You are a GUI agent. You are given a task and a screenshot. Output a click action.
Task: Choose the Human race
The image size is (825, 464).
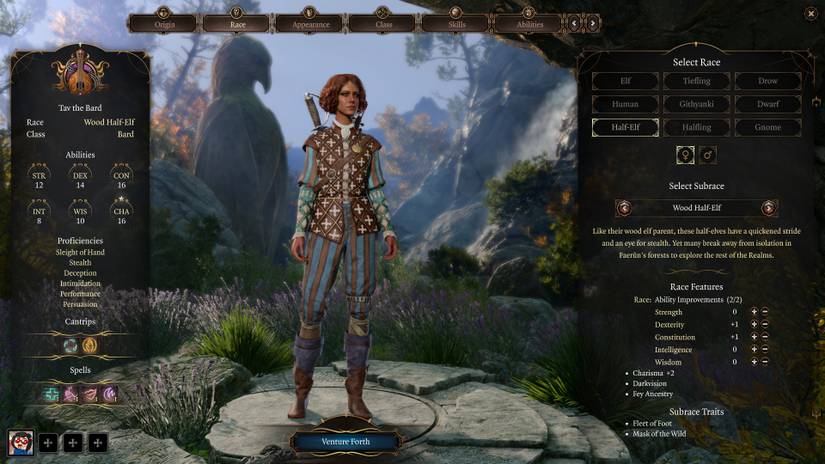pos(625,104)
